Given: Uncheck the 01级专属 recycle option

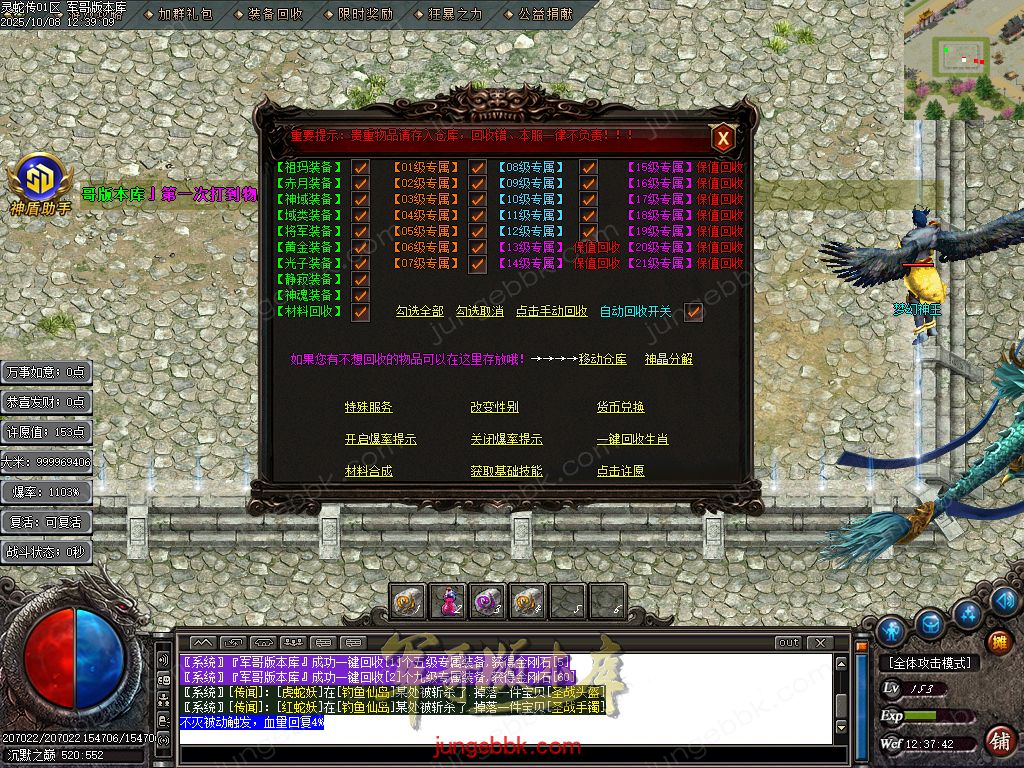Looking at the screenshot, I should [478, 168].
